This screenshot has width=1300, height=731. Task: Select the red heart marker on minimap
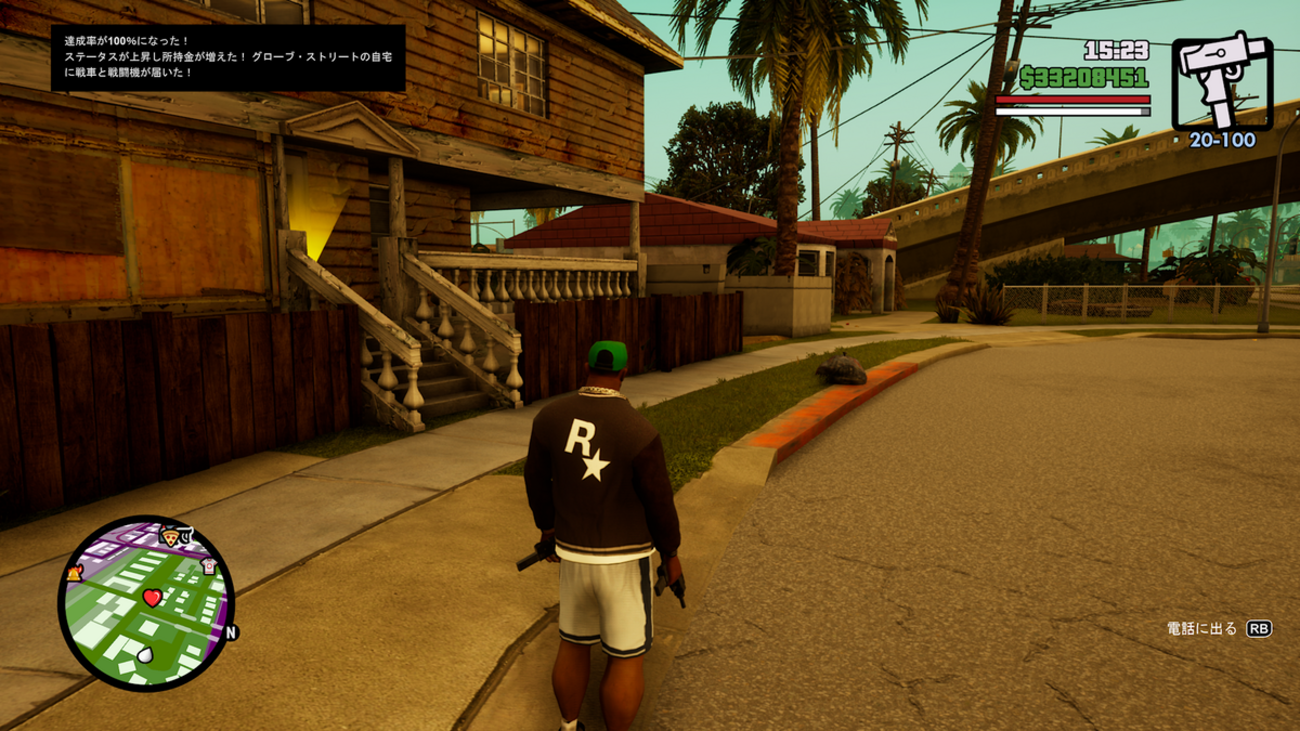click(152, 598)
